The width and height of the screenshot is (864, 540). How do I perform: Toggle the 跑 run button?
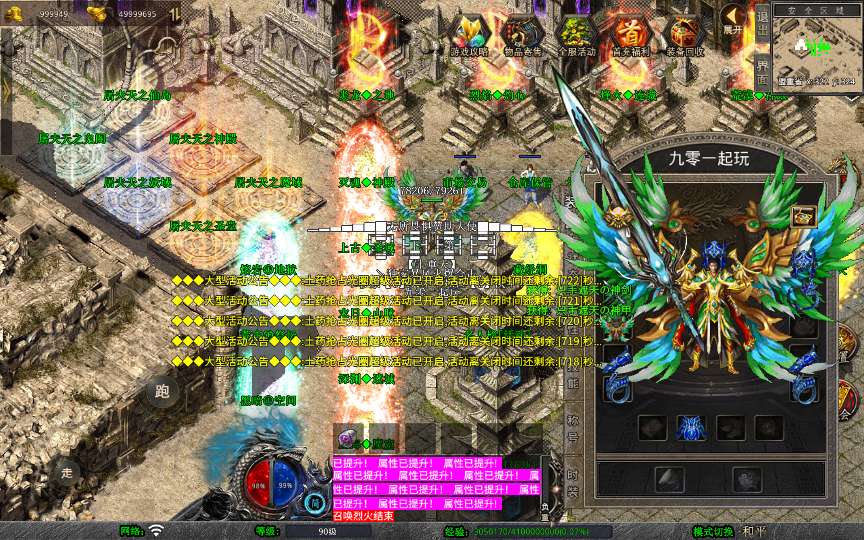click(x=163, y=390)
